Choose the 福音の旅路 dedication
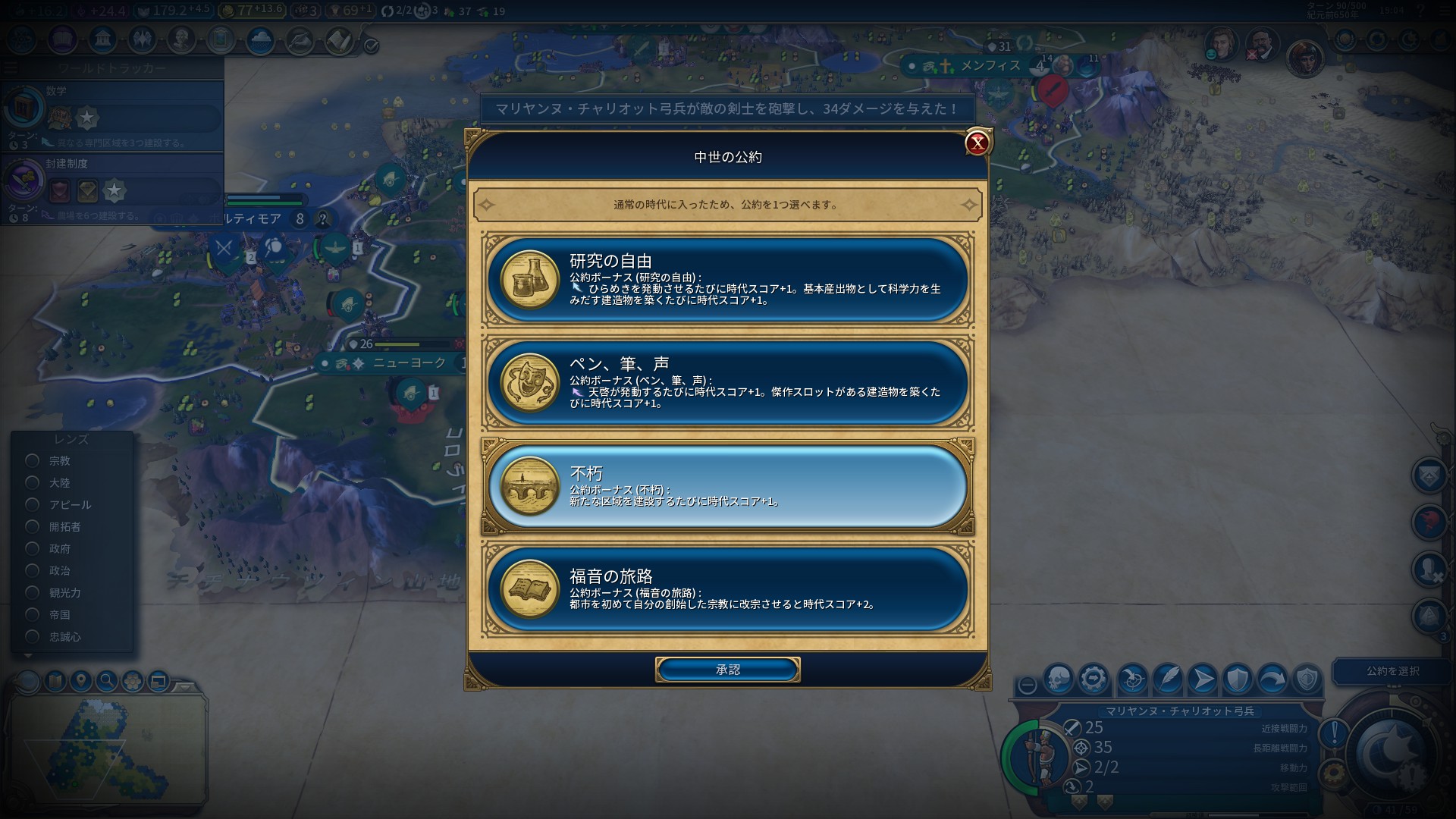 728,589
